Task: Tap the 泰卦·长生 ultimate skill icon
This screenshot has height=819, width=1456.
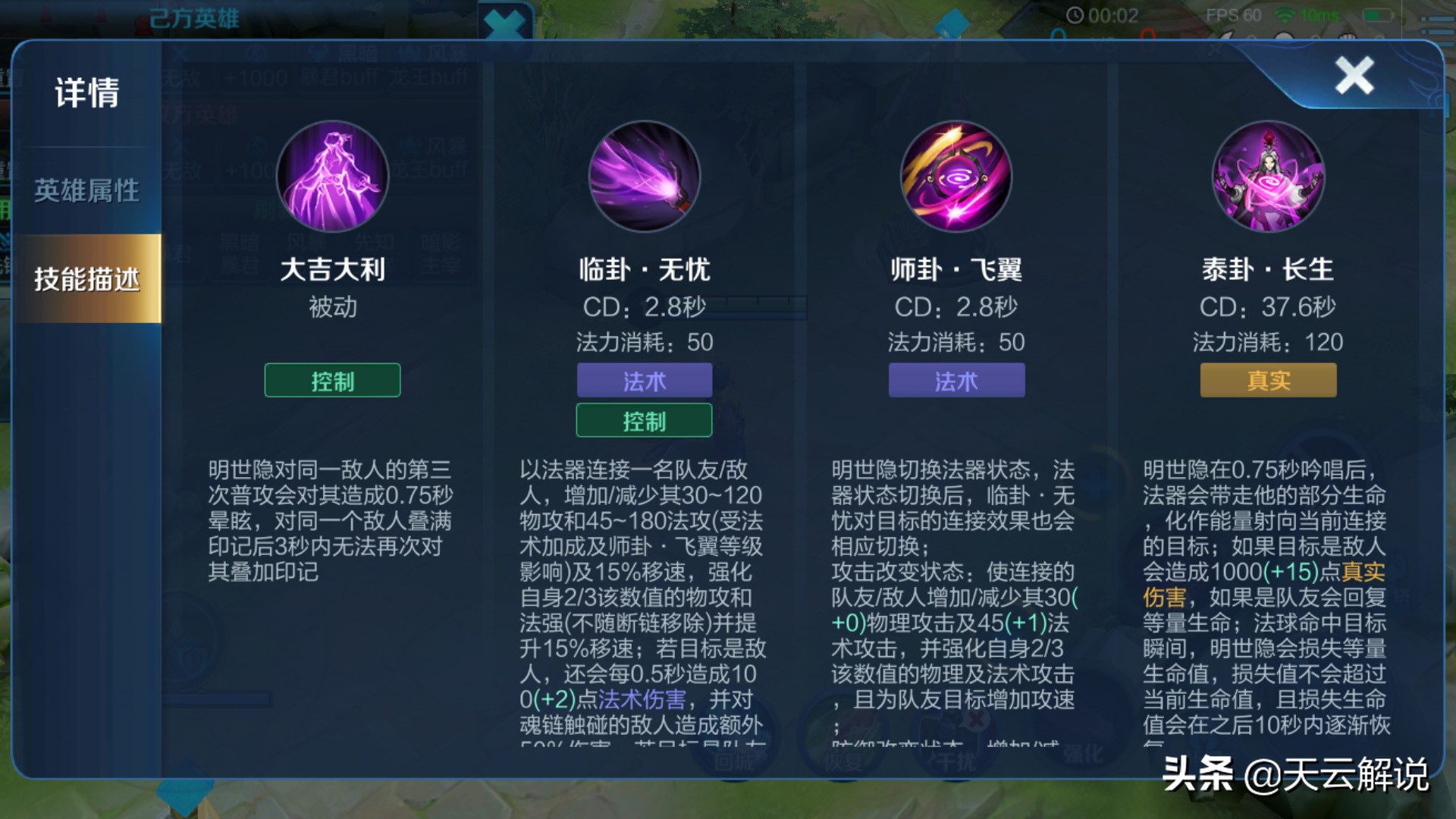Action: tap(1269, 176)
